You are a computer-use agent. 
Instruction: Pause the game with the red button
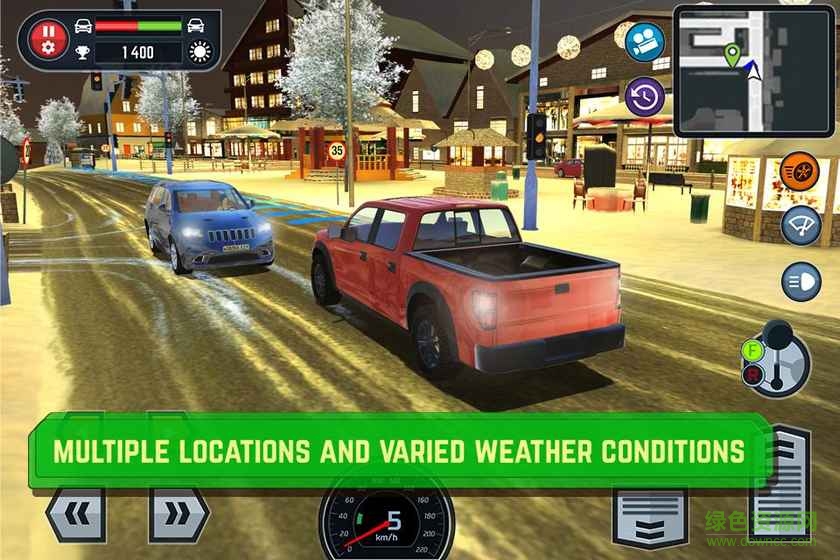(x=46, y=38)
